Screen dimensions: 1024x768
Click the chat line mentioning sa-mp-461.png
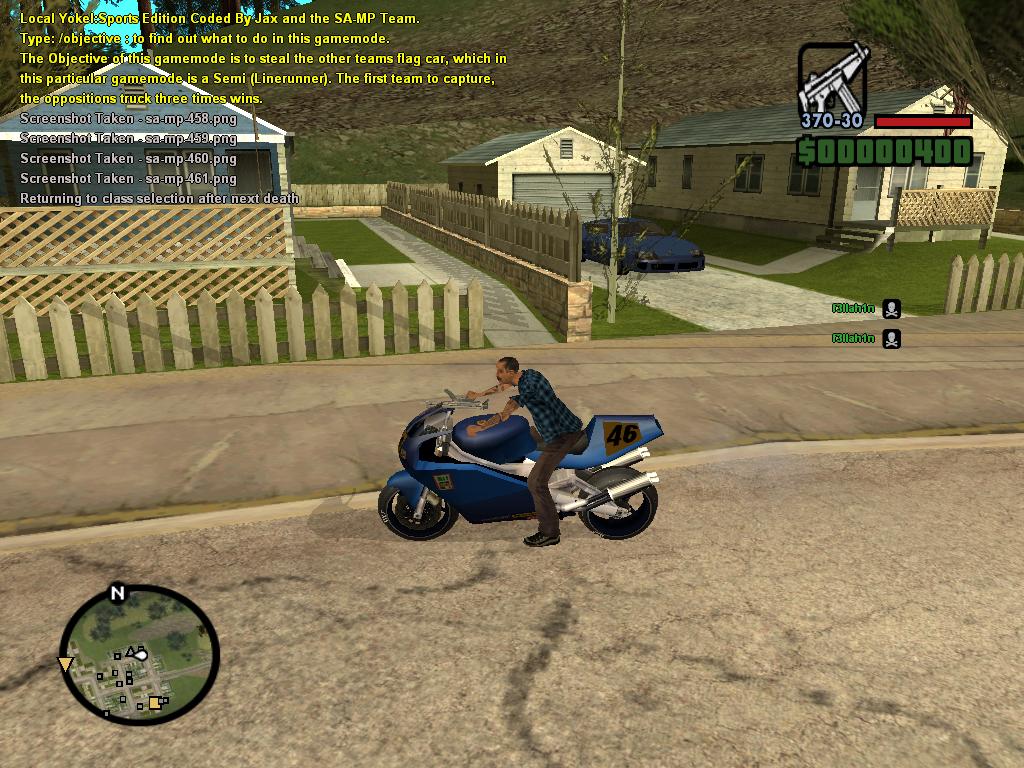pos(128,178)
